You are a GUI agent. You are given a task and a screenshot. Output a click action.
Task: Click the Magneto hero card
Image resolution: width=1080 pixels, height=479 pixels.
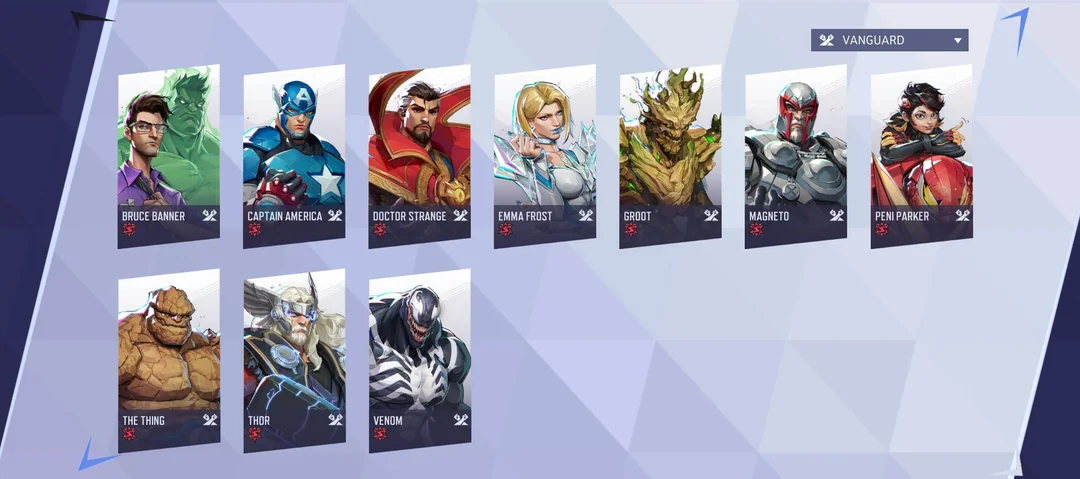[796, 155]
